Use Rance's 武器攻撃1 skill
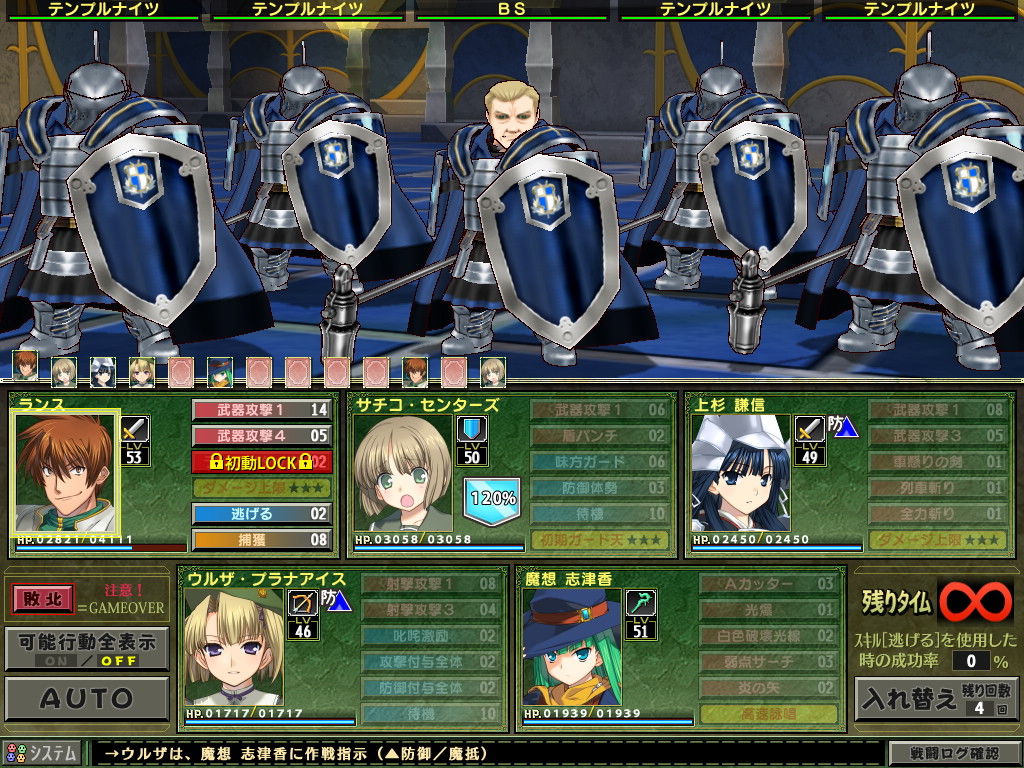This screenshot has width=1024, height=768. point(261,410)
